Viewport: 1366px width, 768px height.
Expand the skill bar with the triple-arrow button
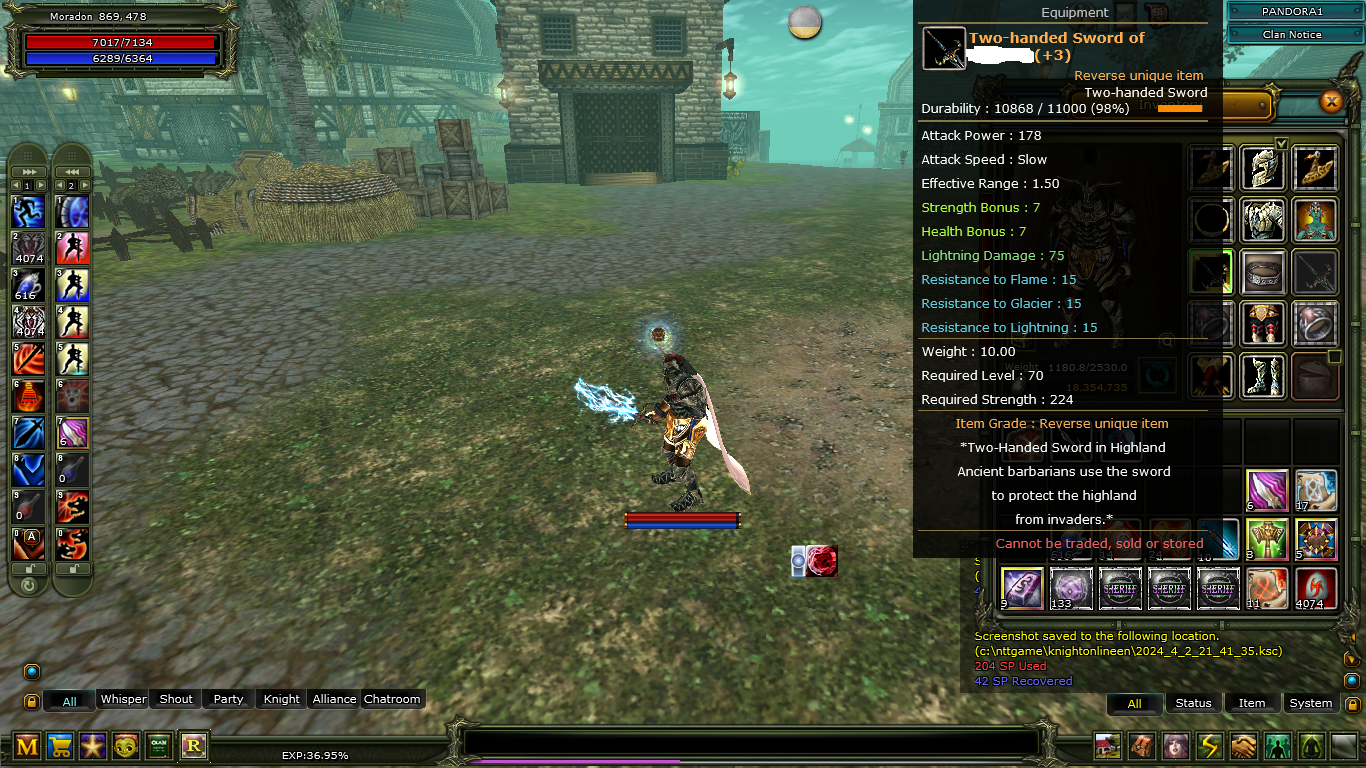[29, 171]
